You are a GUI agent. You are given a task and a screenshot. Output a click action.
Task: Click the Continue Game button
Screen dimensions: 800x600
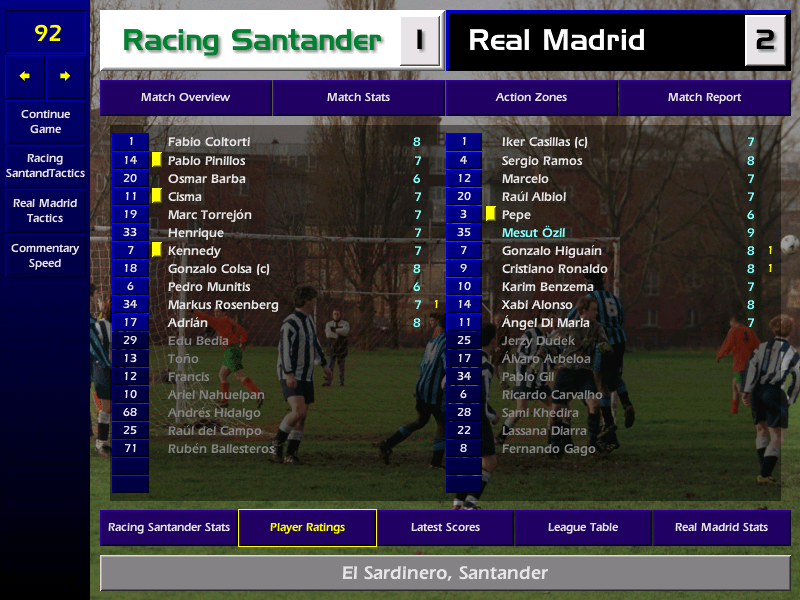tap(45, 122)
